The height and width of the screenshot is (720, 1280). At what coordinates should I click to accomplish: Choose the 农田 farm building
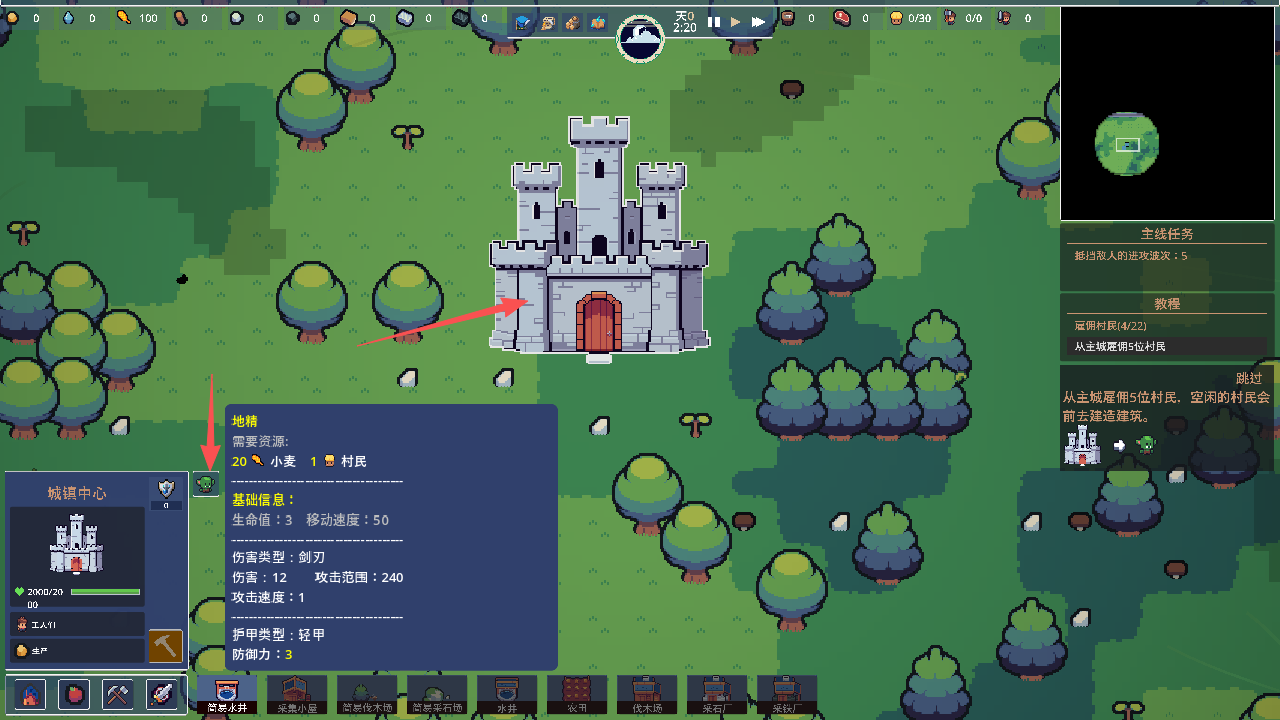pos(577,694)
